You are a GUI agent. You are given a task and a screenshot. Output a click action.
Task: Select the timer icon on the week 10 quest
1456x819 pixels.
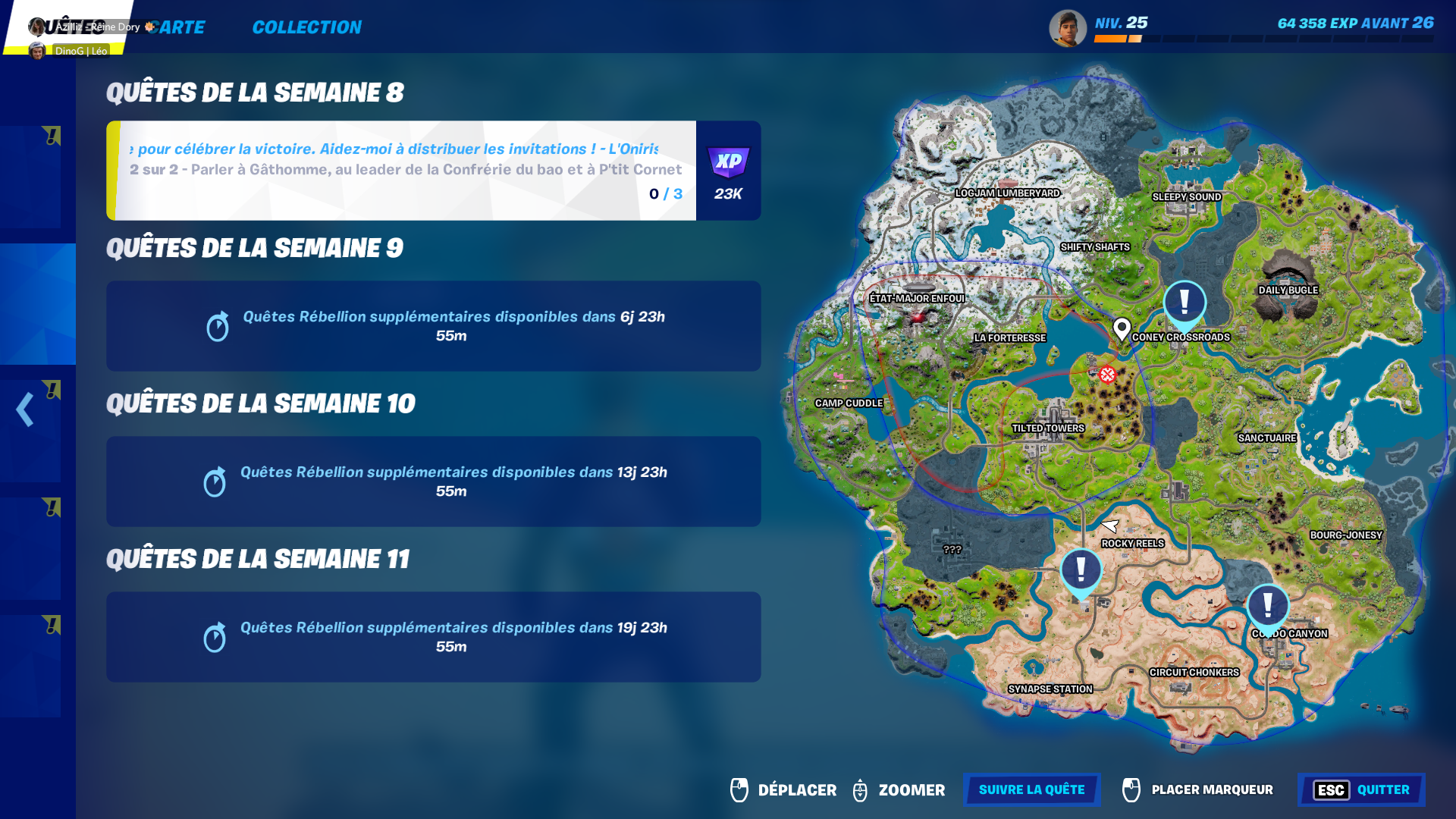point(218,482)
